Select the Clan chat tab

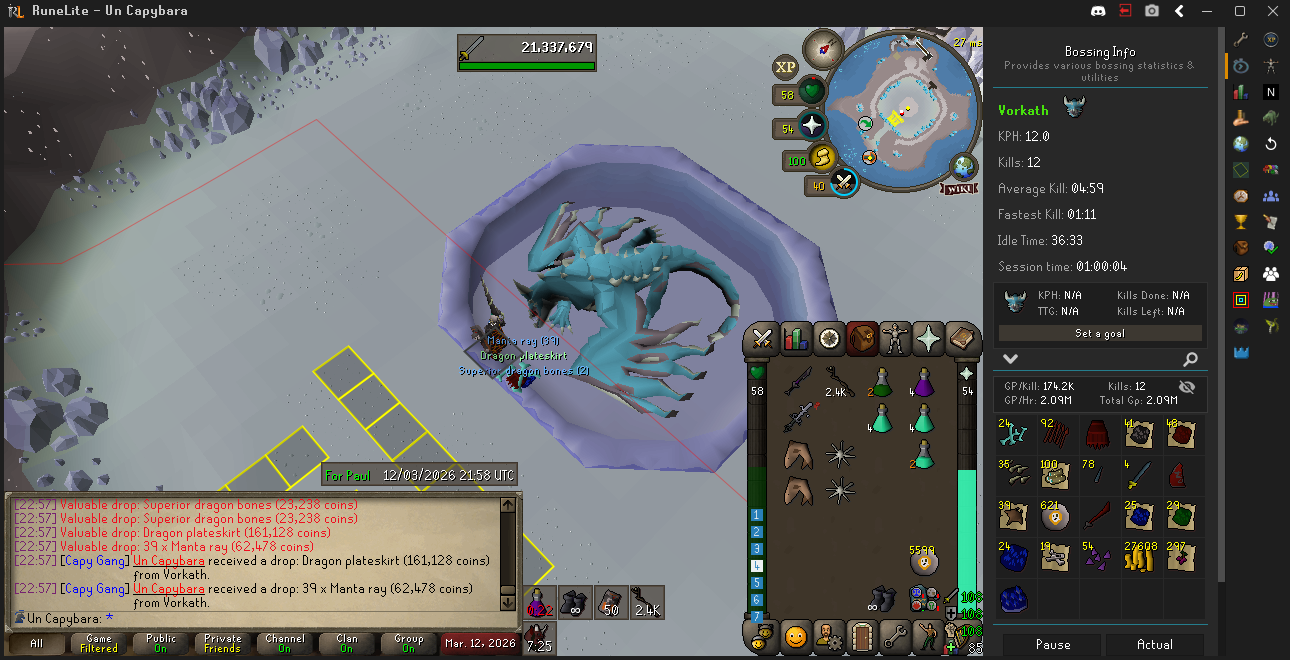click(x=346, y=643)
